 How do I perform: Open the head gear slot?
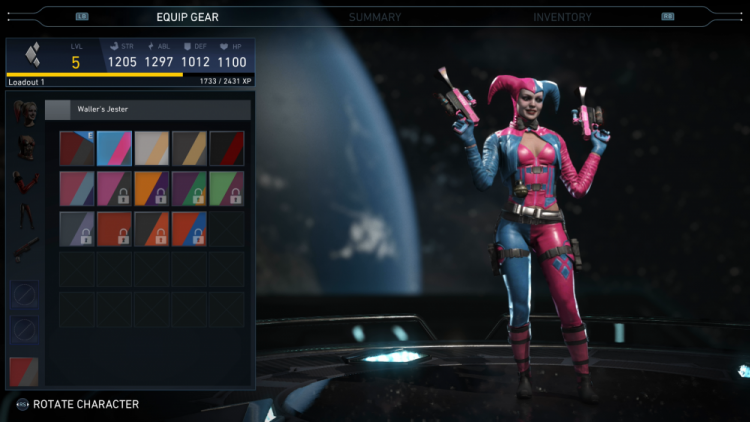(x=26, y=110)
